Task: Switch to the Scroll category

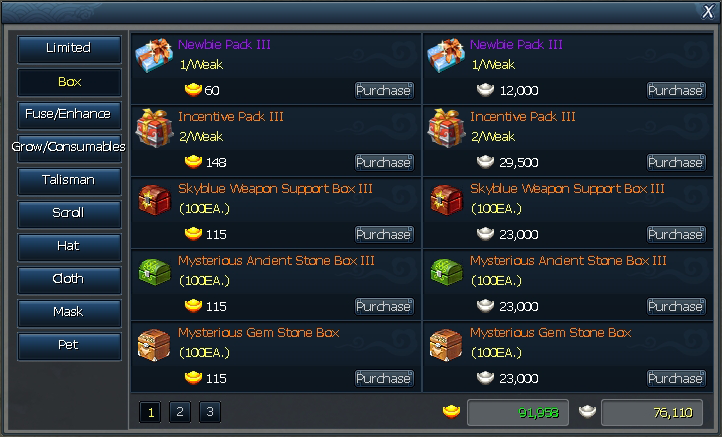Action: click(69, 213)
